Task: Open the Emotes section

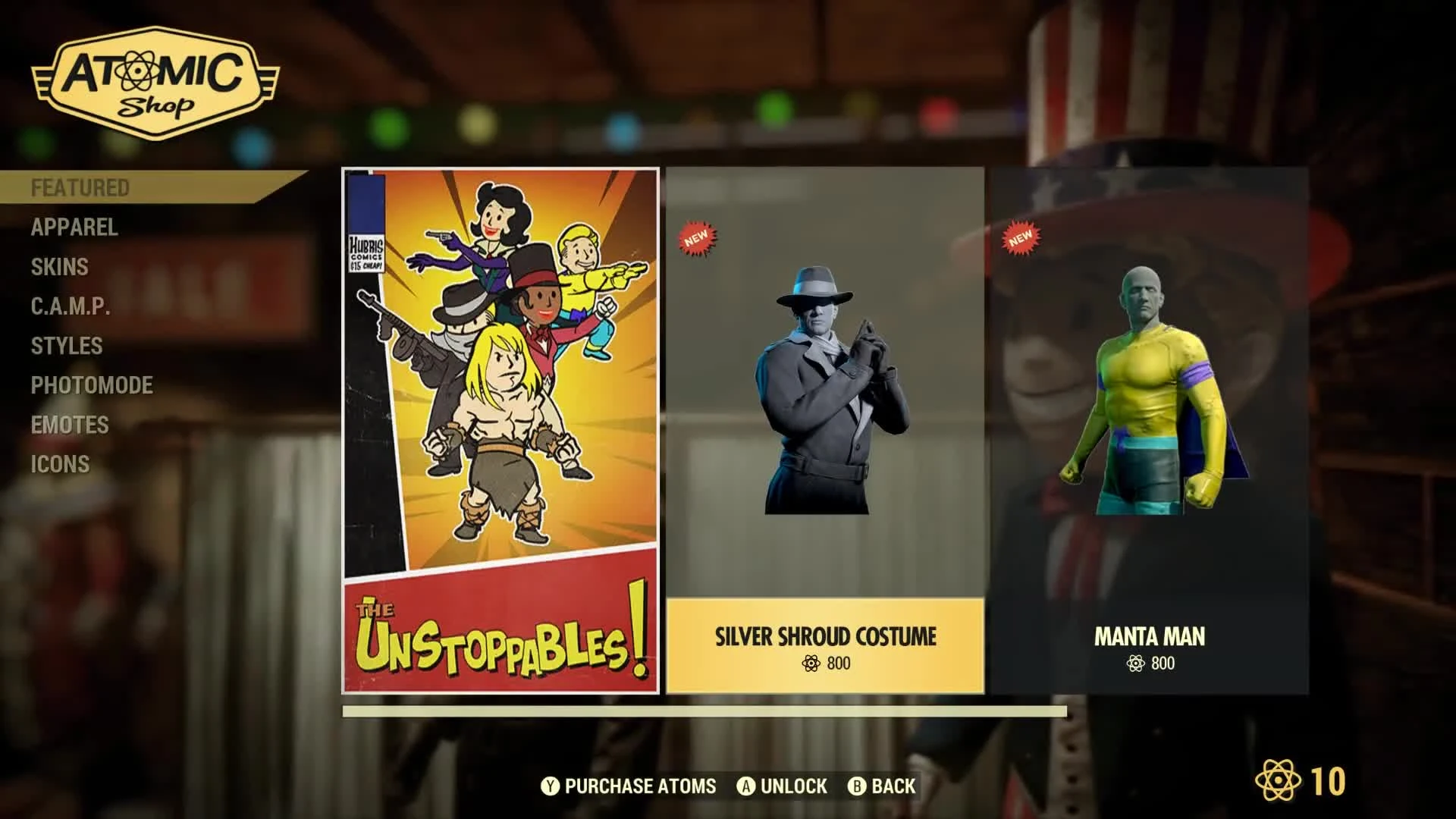Action: click(69, 425)
